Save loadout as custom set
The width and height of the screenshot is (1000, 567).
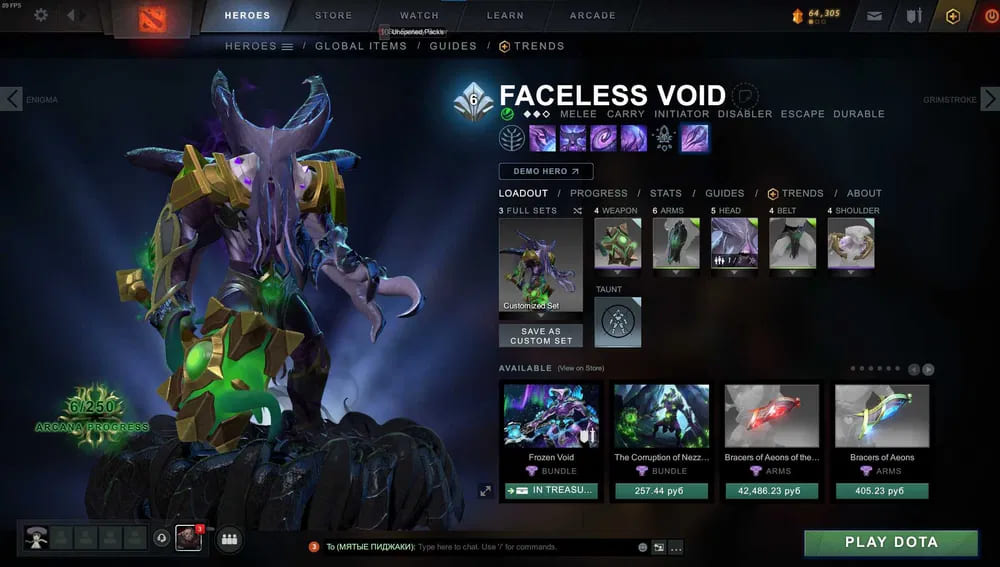coord(540,336)
